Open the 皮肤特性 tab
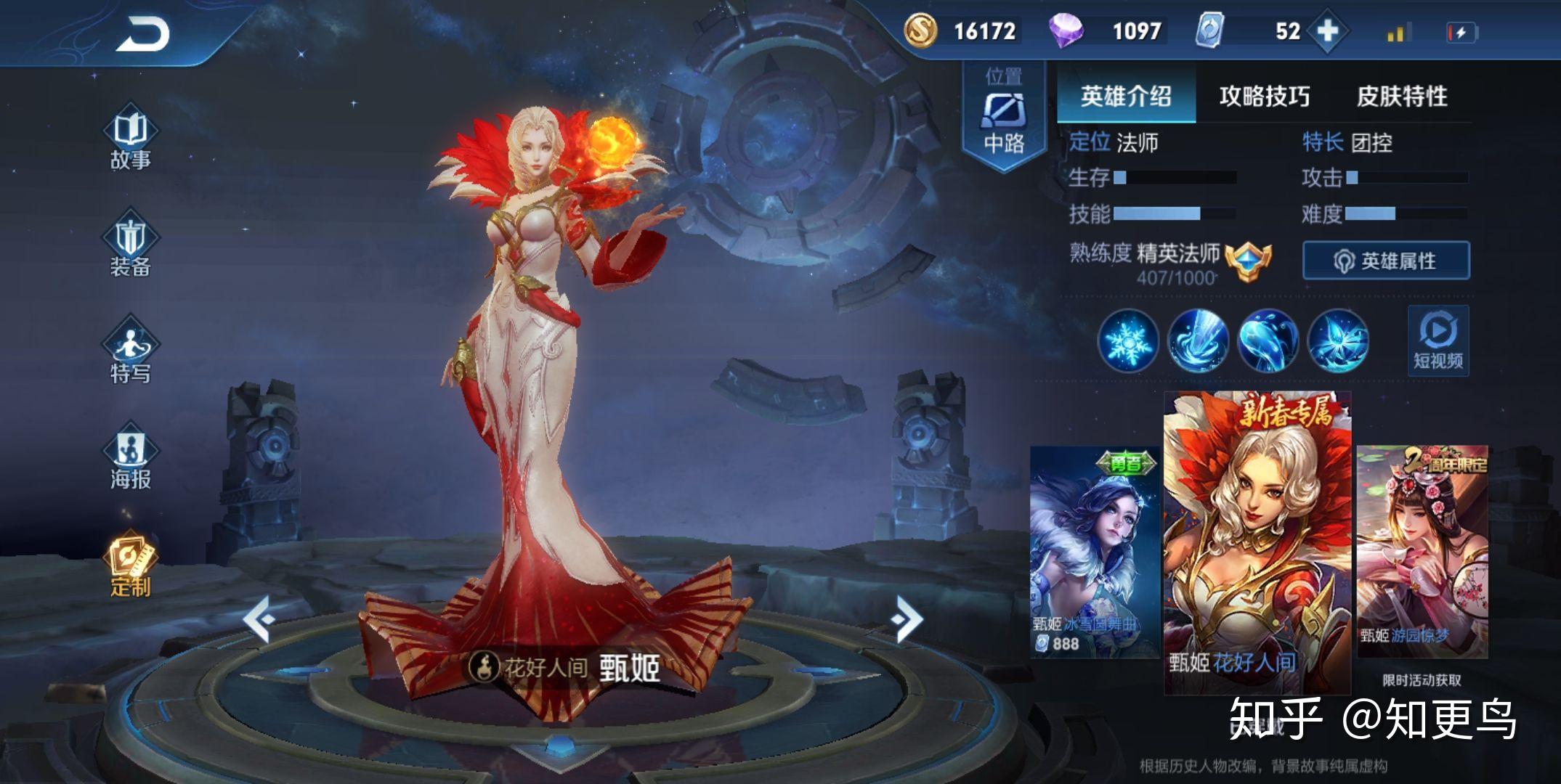This screenshot has height=784, width=1561. coord(1402,96)
